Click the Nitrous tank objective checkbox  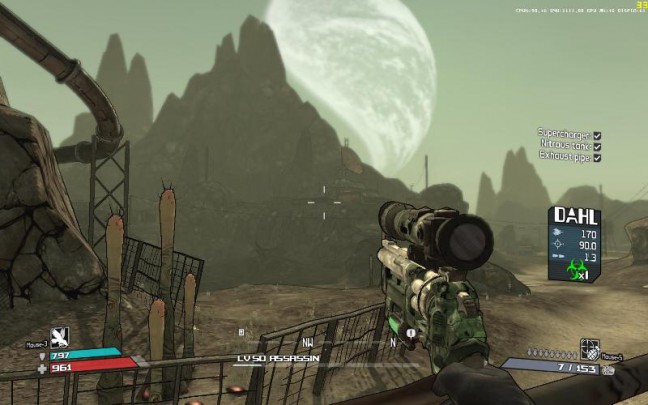coord(597,145)
